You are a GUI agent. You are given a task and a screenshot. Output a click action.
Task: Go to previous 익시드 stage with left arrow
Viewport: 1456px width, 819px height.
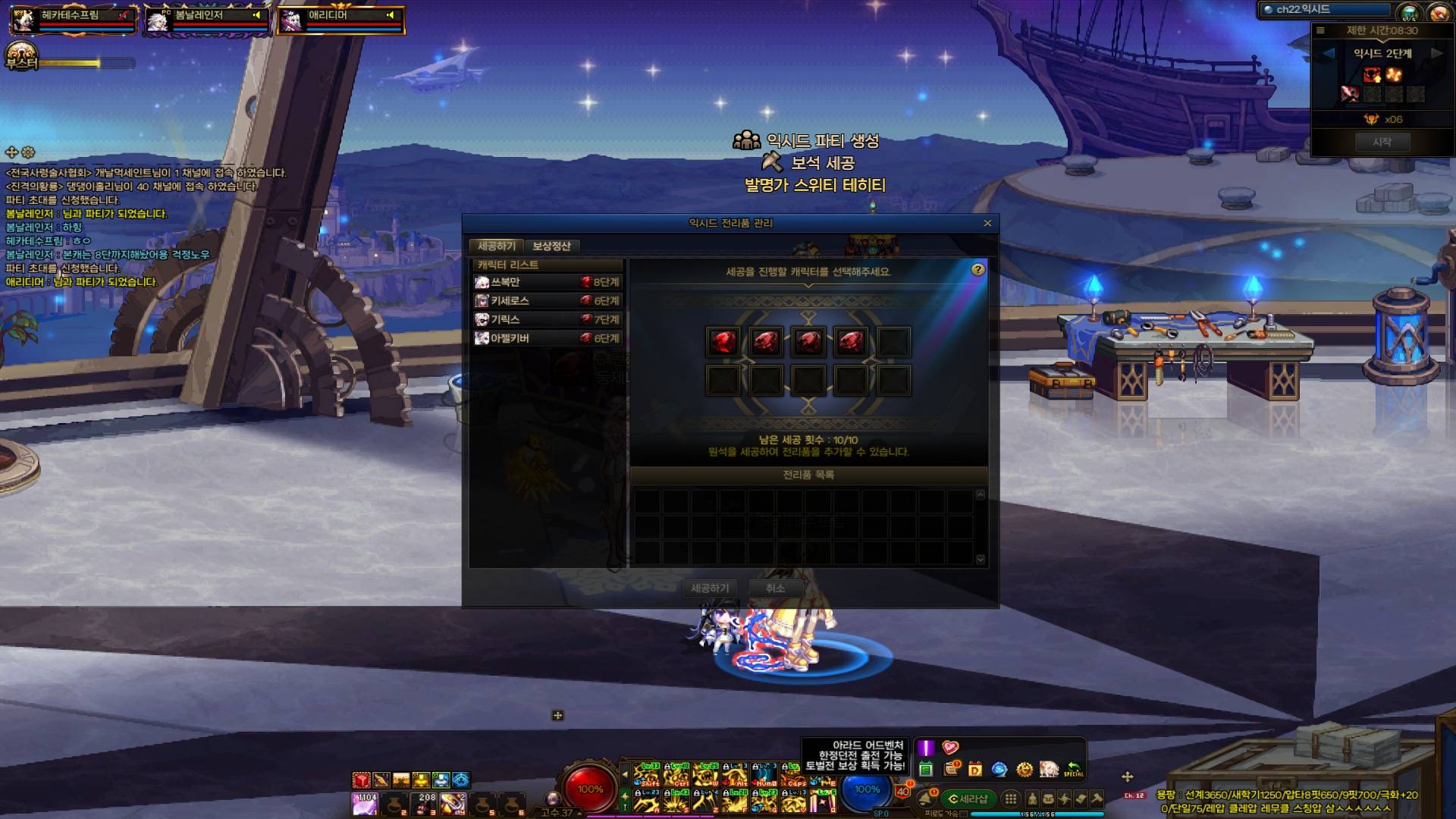[1329, 53]
